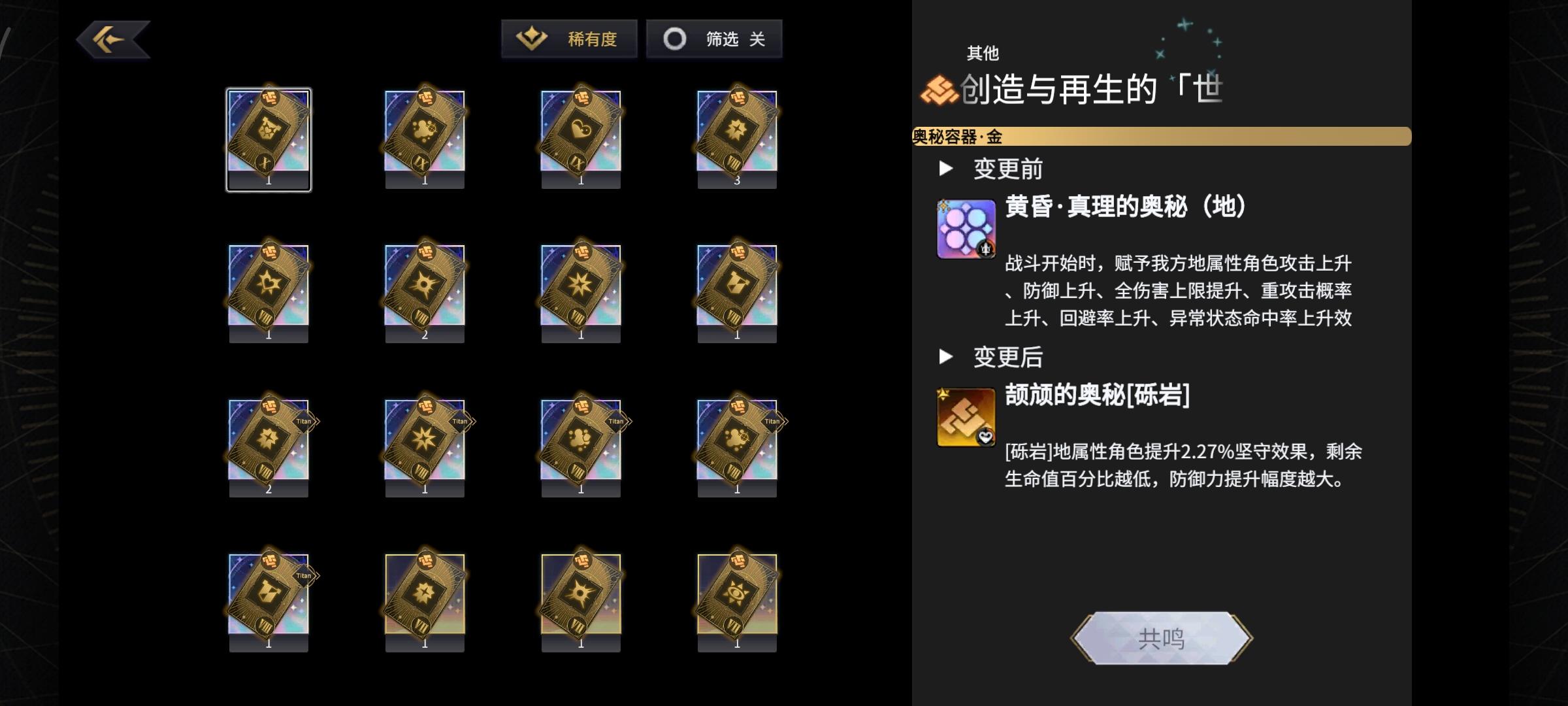This screenshot has width=1568, height=706.
Task: Click the rarity diamond icon on 稀有度 button
Action: [531, 38]
